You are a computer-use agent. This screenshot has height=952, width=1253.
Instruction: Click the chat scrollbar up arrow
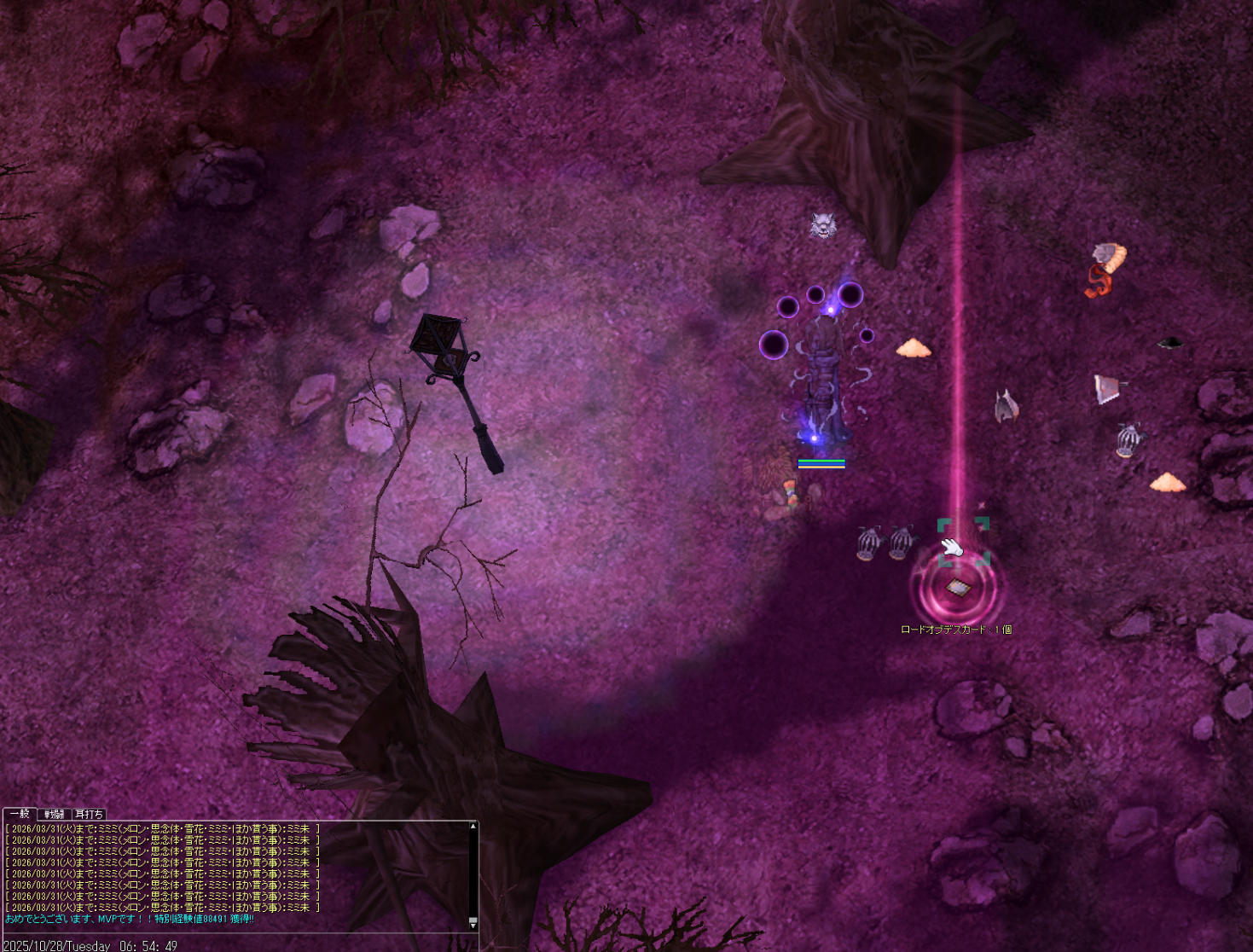tap(473, 827)
